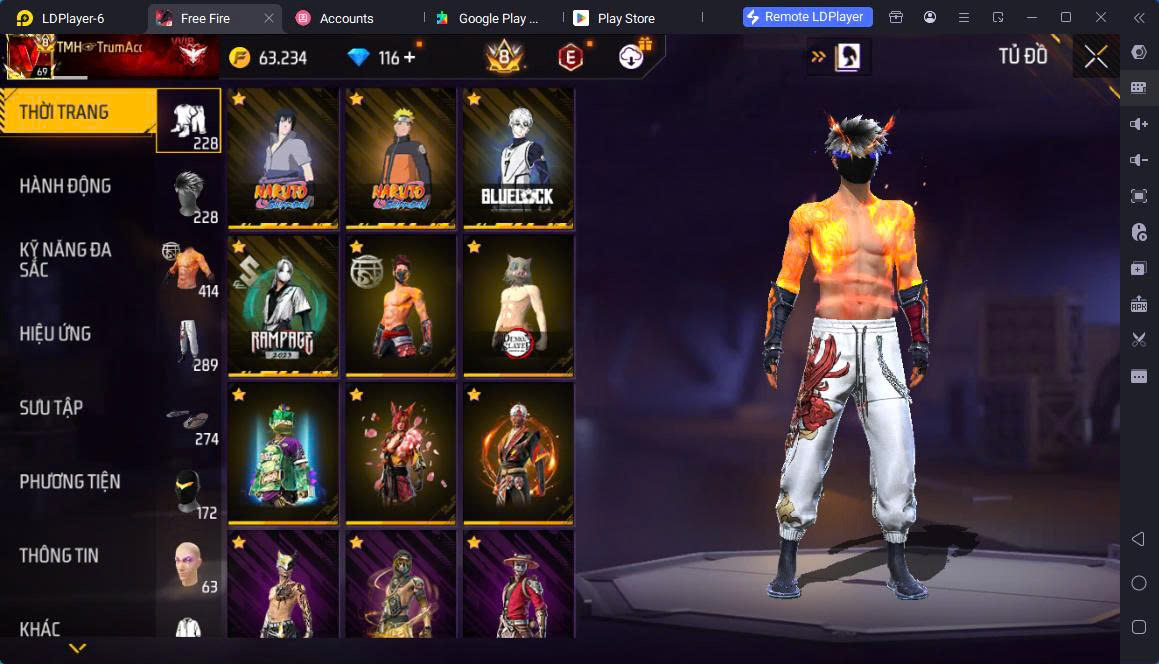Select the Sasuke Naruto outfit bundle
Viewport: 1159px width, 664px height.
pyautogui.click(x=284, y=158)
